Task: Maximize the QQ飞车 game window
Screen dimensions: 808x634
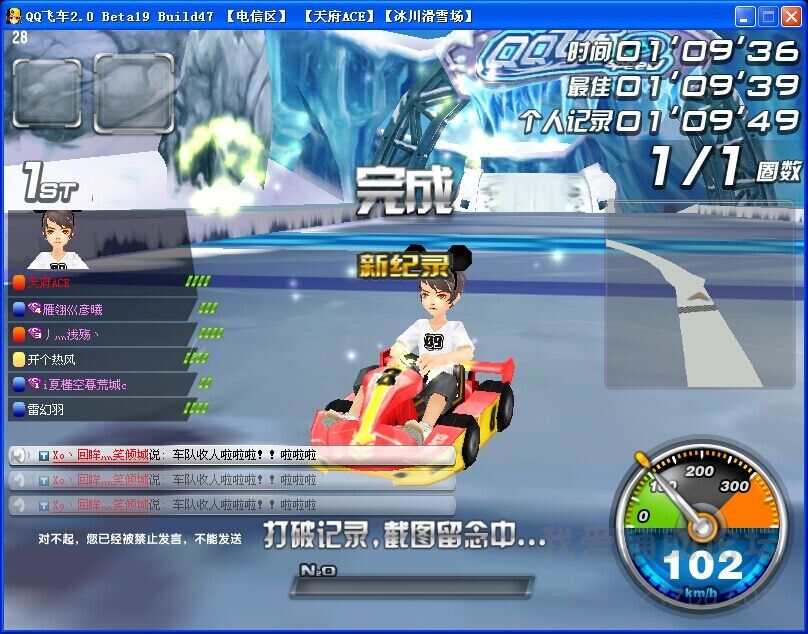Action: 767,16
